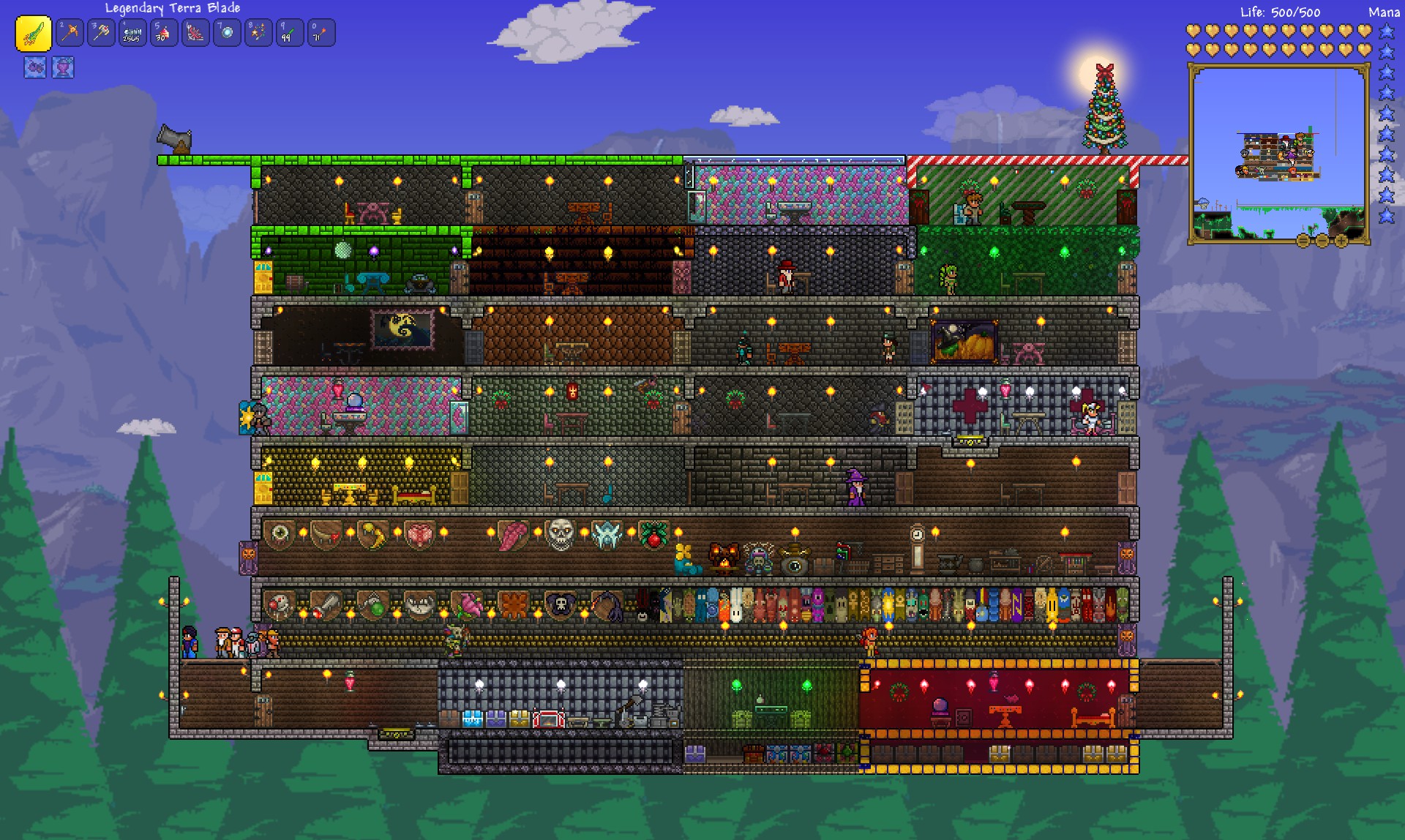Screen dimensions: 1405x840
Task: Select the hammer in hotbar slot 3
Action: (x=101, y=33)
